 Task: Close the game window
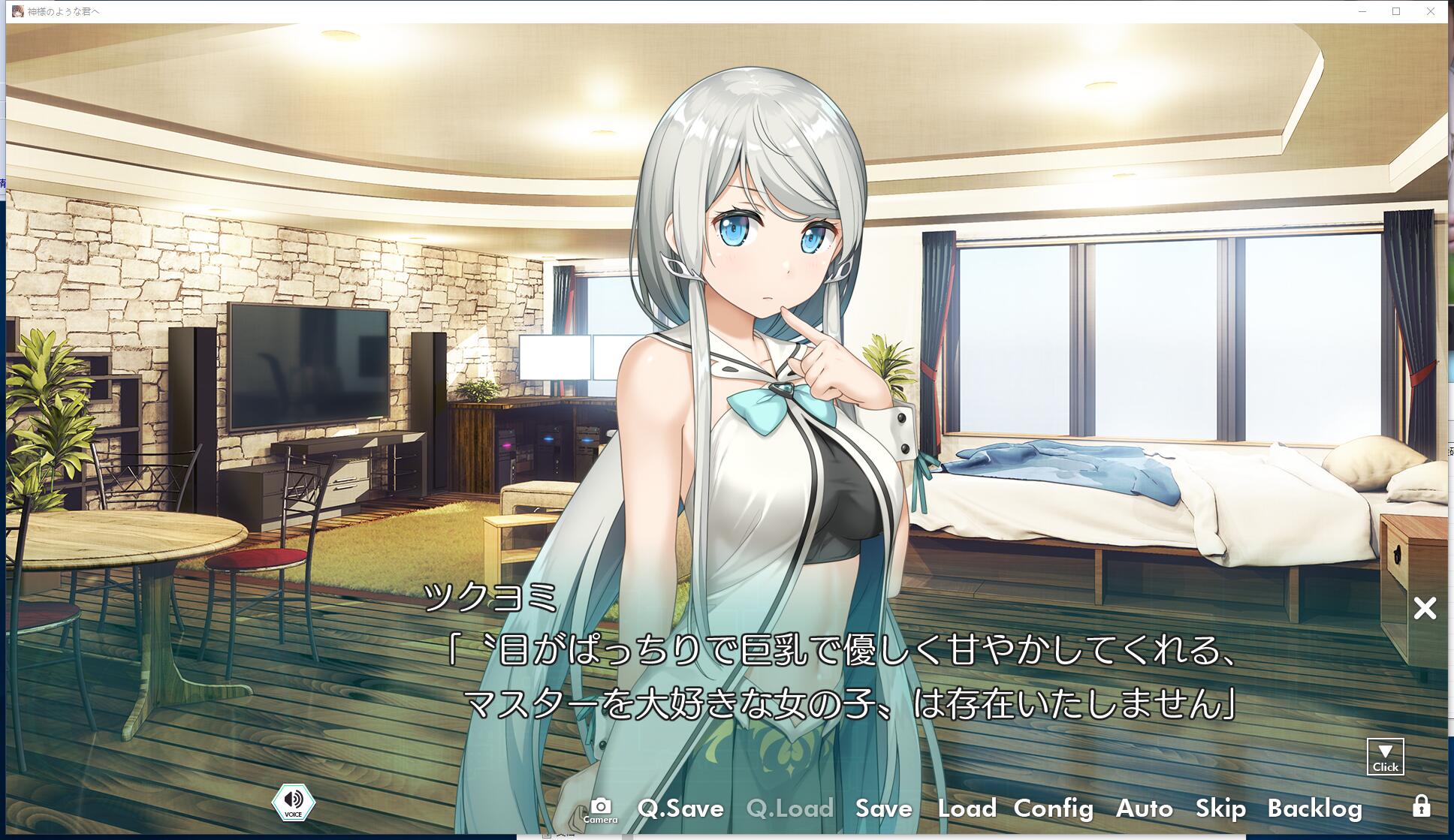(x=1431, y=11)
